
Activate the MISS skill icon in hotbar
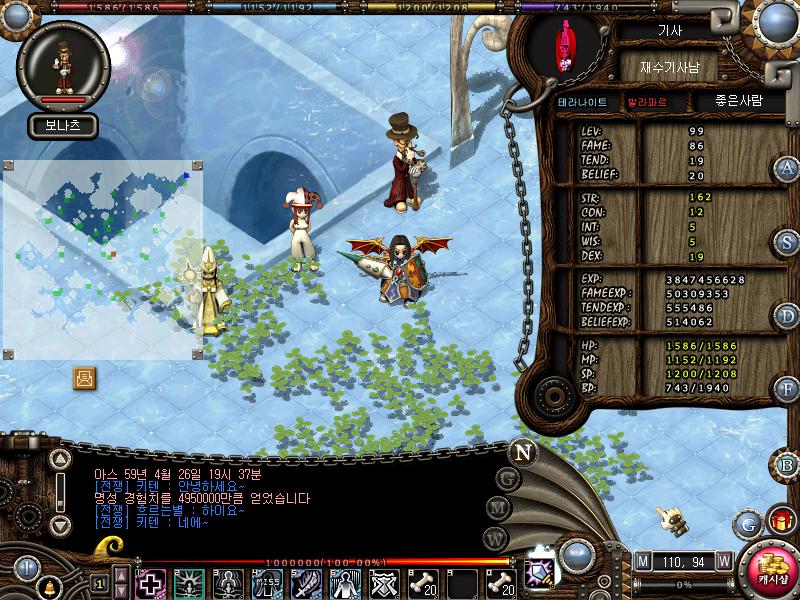tap(266, 583)
